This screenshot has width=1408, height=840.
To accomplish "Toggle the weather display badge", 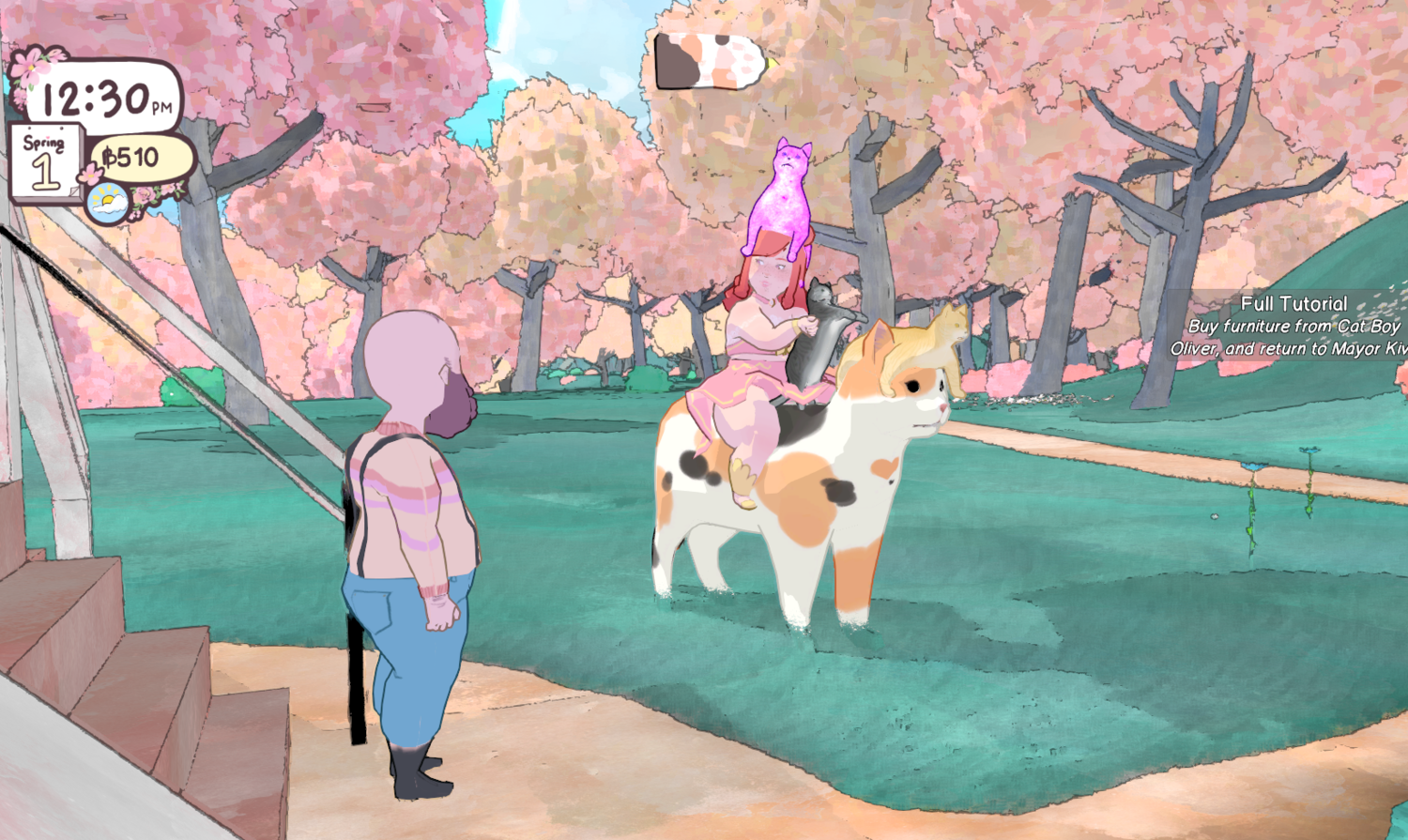I will click(106, 199).
